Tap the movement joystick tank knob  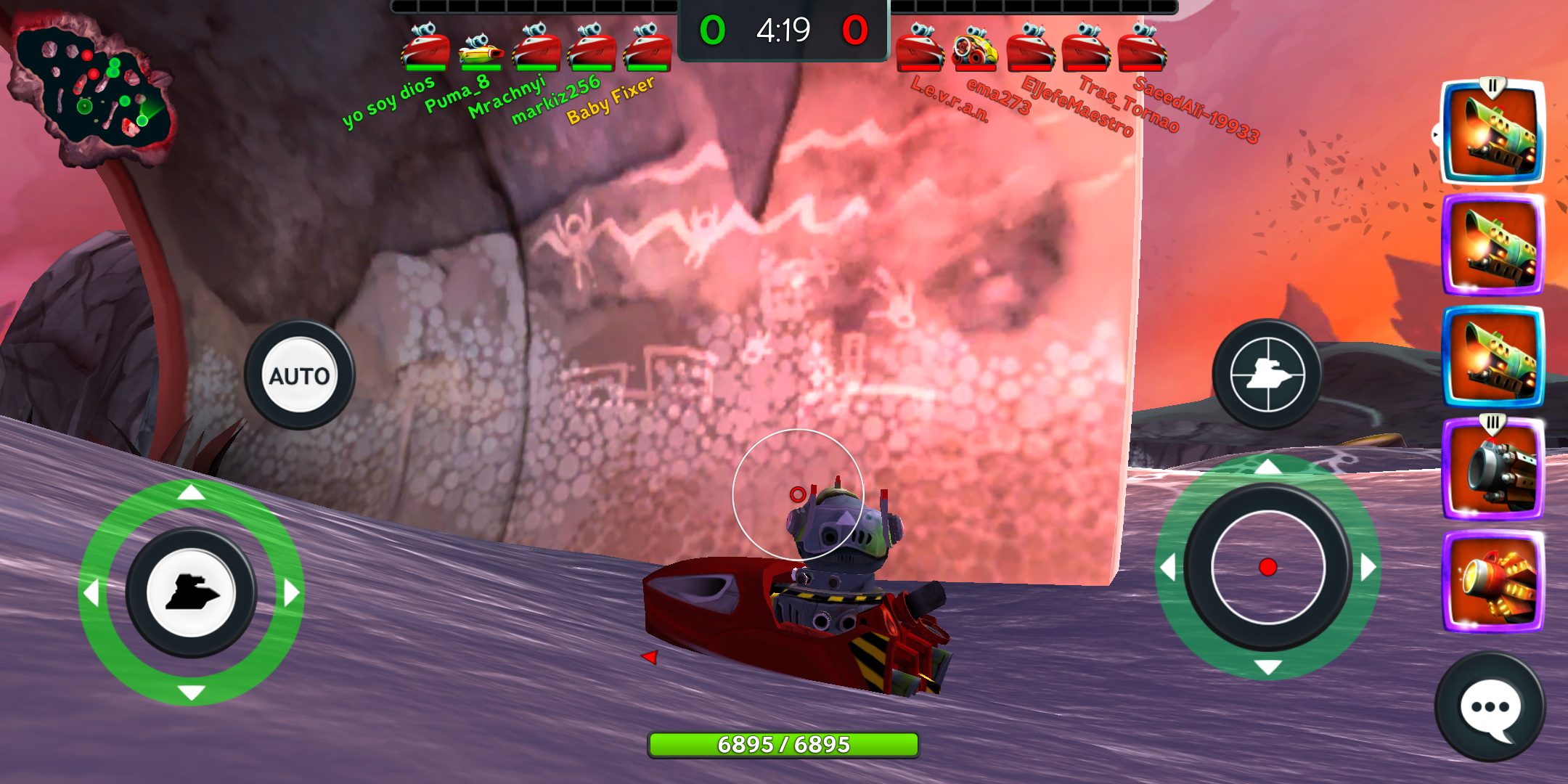coord(191,592)
